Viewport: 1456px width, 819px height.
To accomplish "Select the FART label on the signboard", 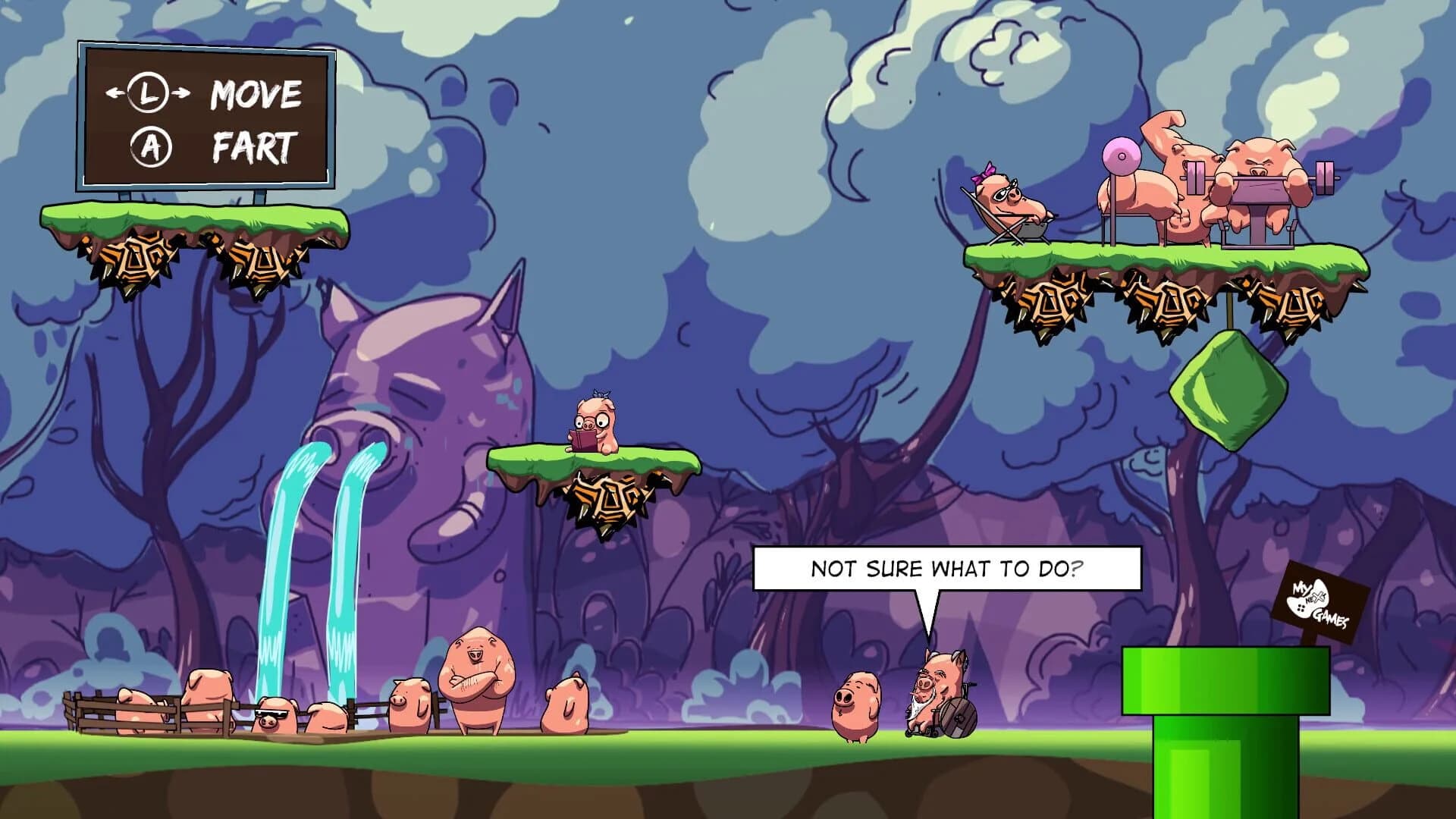I will tap(251, 146).
